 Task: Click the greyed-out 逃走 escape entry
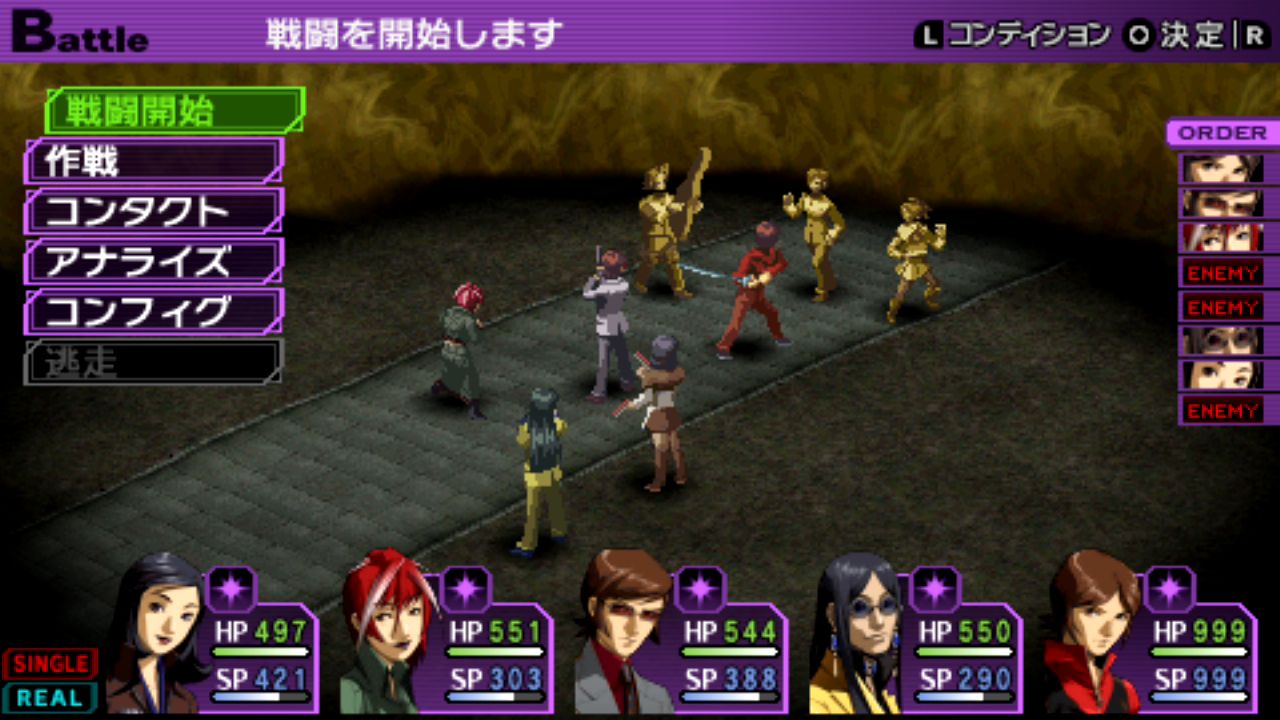pos(153,361)
